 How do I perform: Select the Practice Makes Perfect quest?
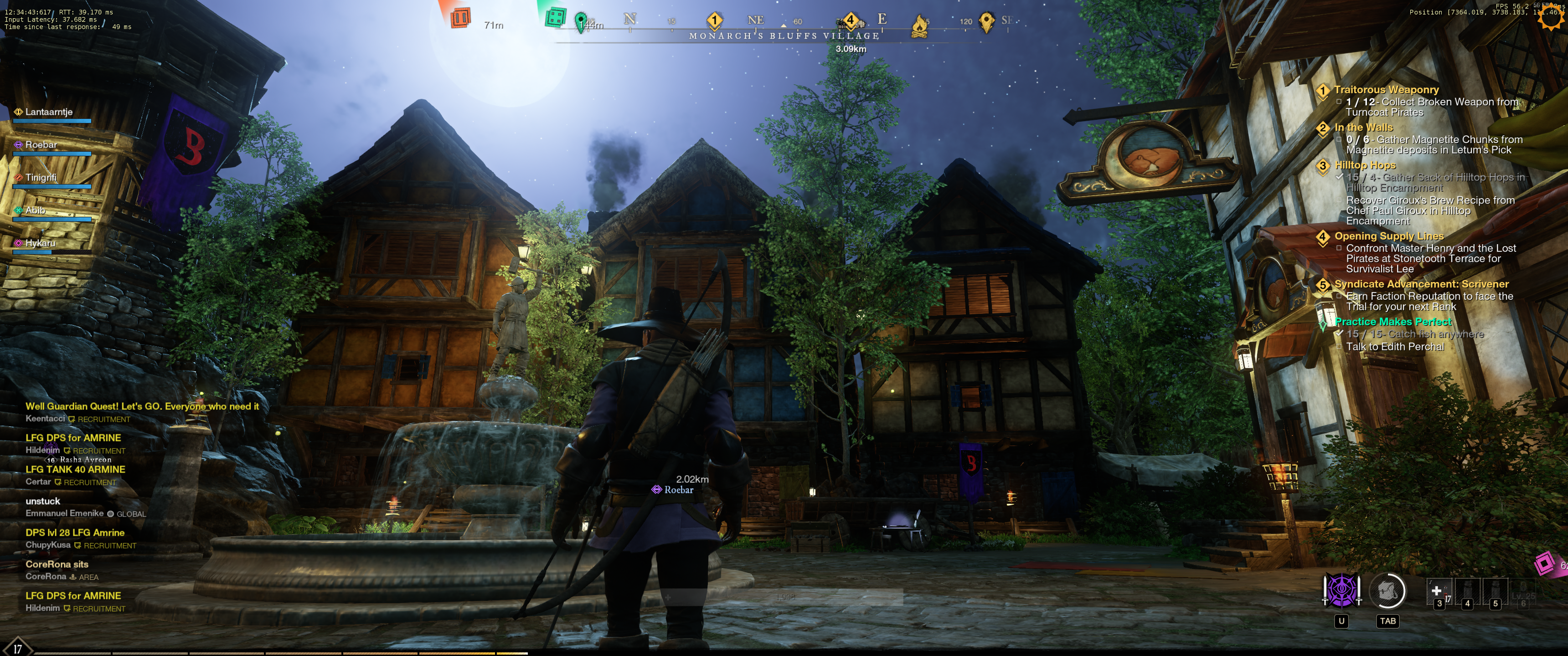[x=1393, y=322]
